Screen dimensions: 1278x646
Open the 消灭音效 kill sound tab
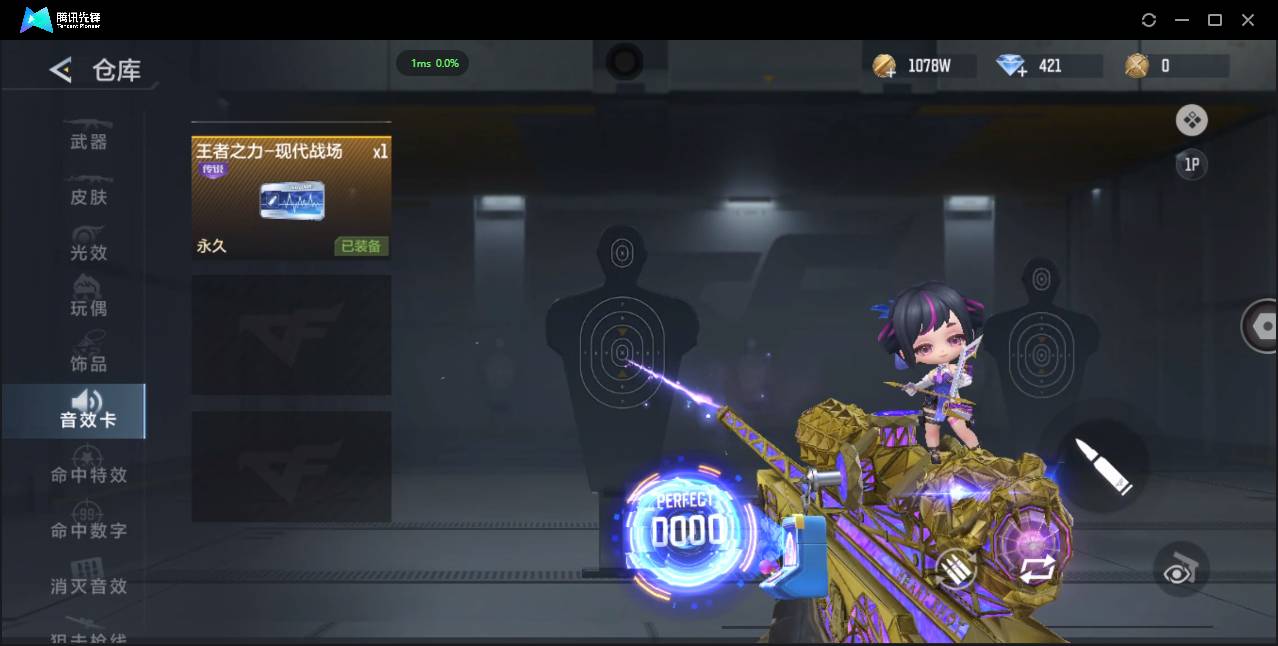[x=88, y=586]
